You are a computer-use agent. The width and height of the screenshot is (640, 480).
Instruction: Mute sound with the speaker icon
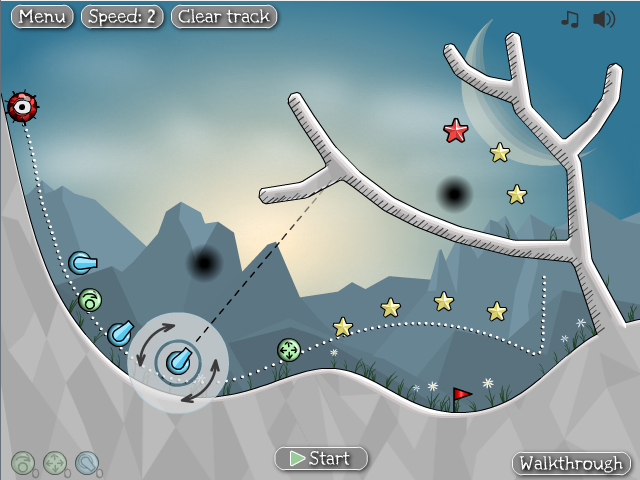(x=603, y=19)
